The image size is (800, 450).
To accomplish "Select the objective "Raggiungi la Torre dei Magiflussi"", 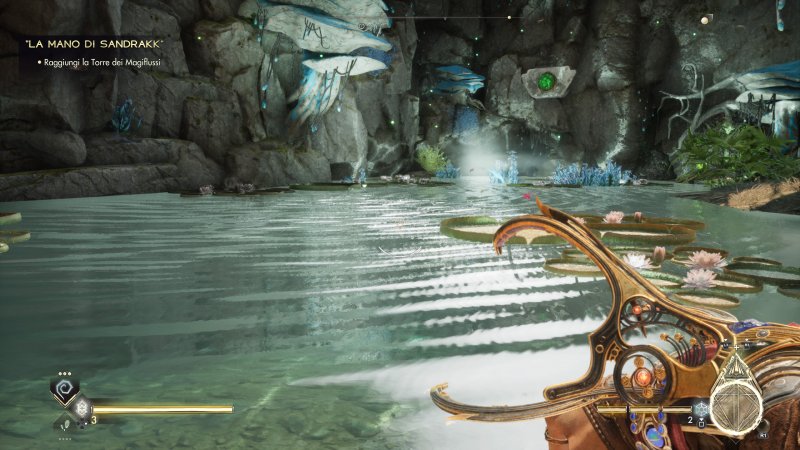I will [102, 63].
